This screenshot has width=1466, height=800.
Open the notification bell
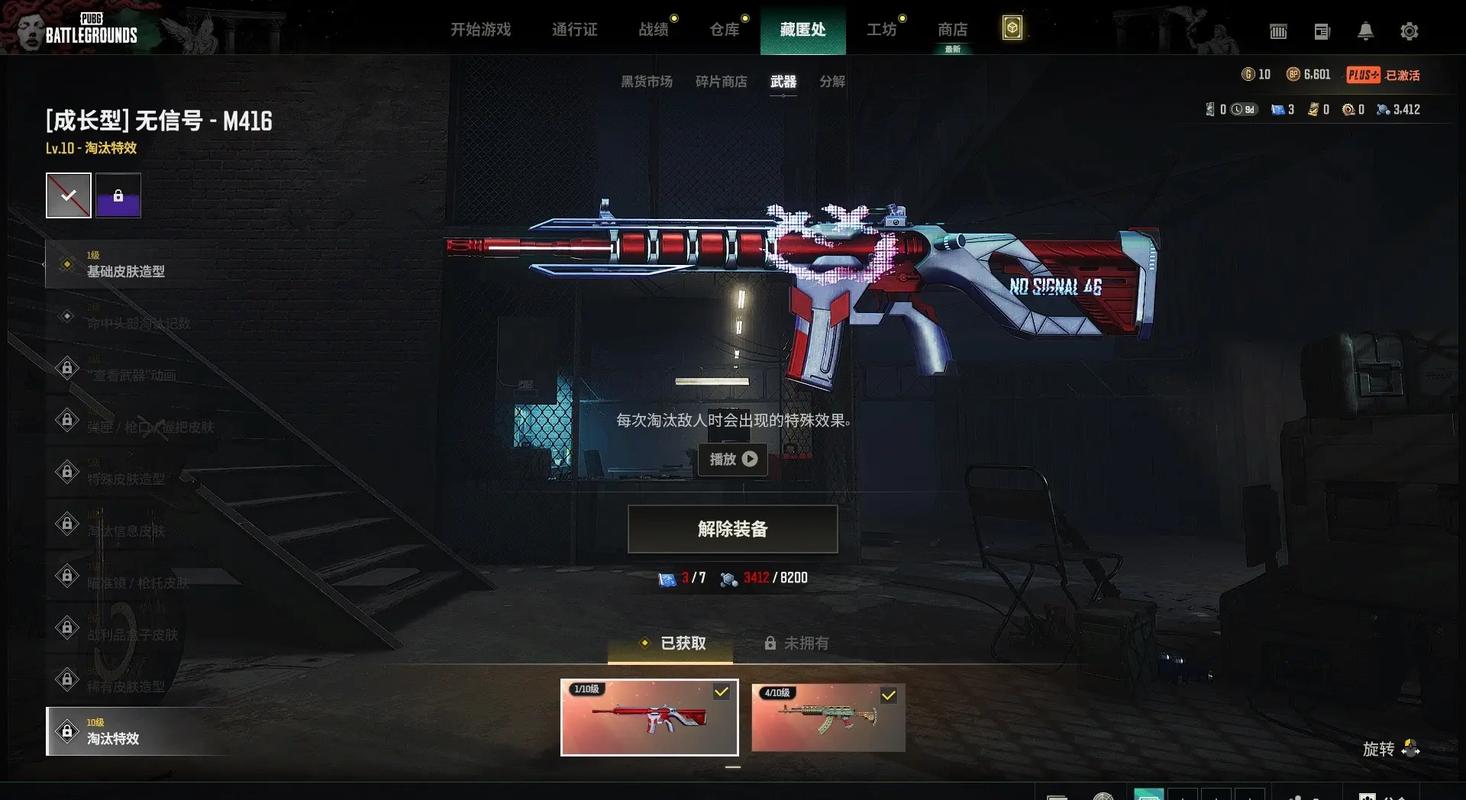(x=1364, y=31)
